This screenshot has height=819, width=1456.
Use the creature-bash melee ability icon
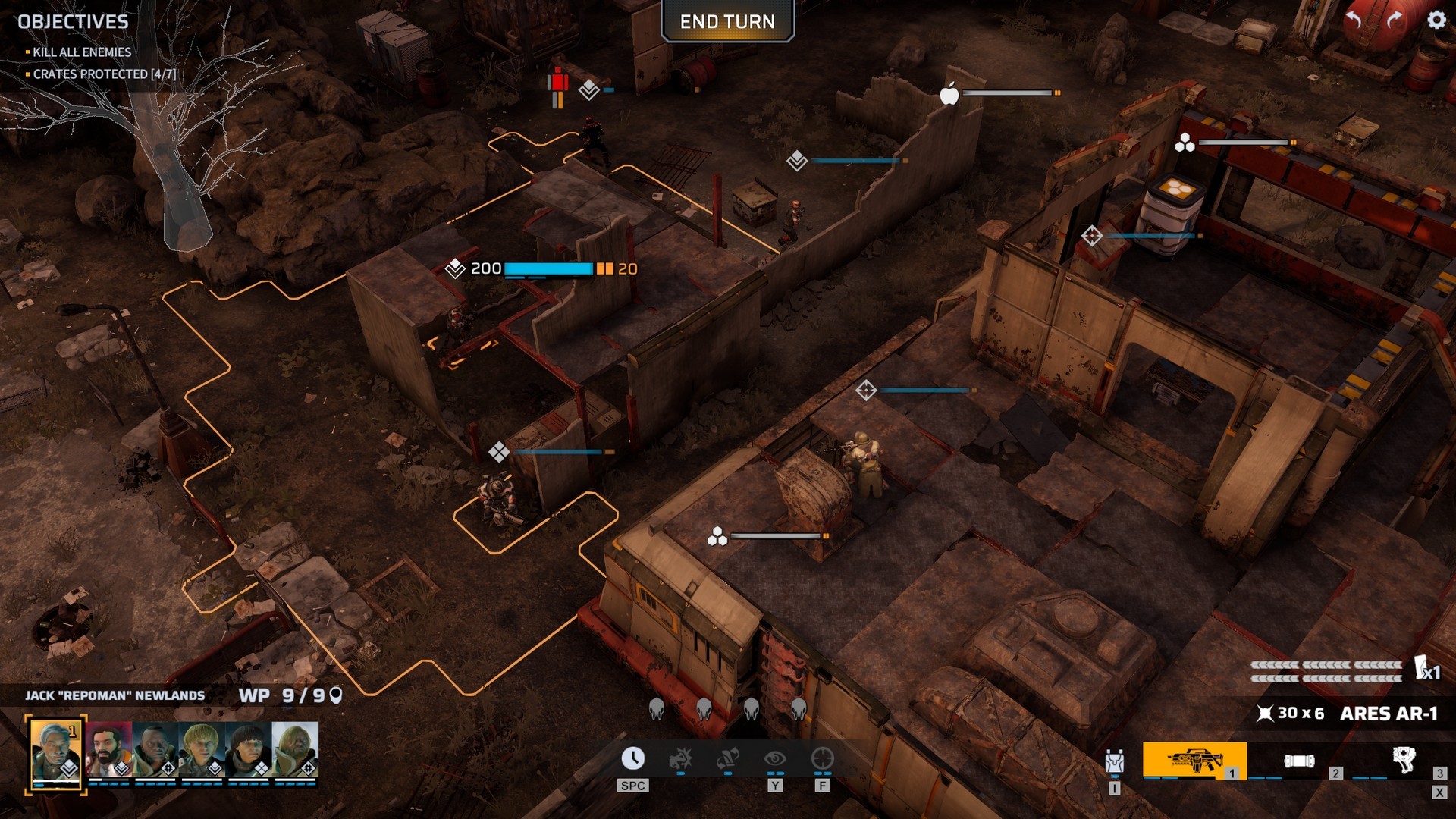[x=680, y=758]
